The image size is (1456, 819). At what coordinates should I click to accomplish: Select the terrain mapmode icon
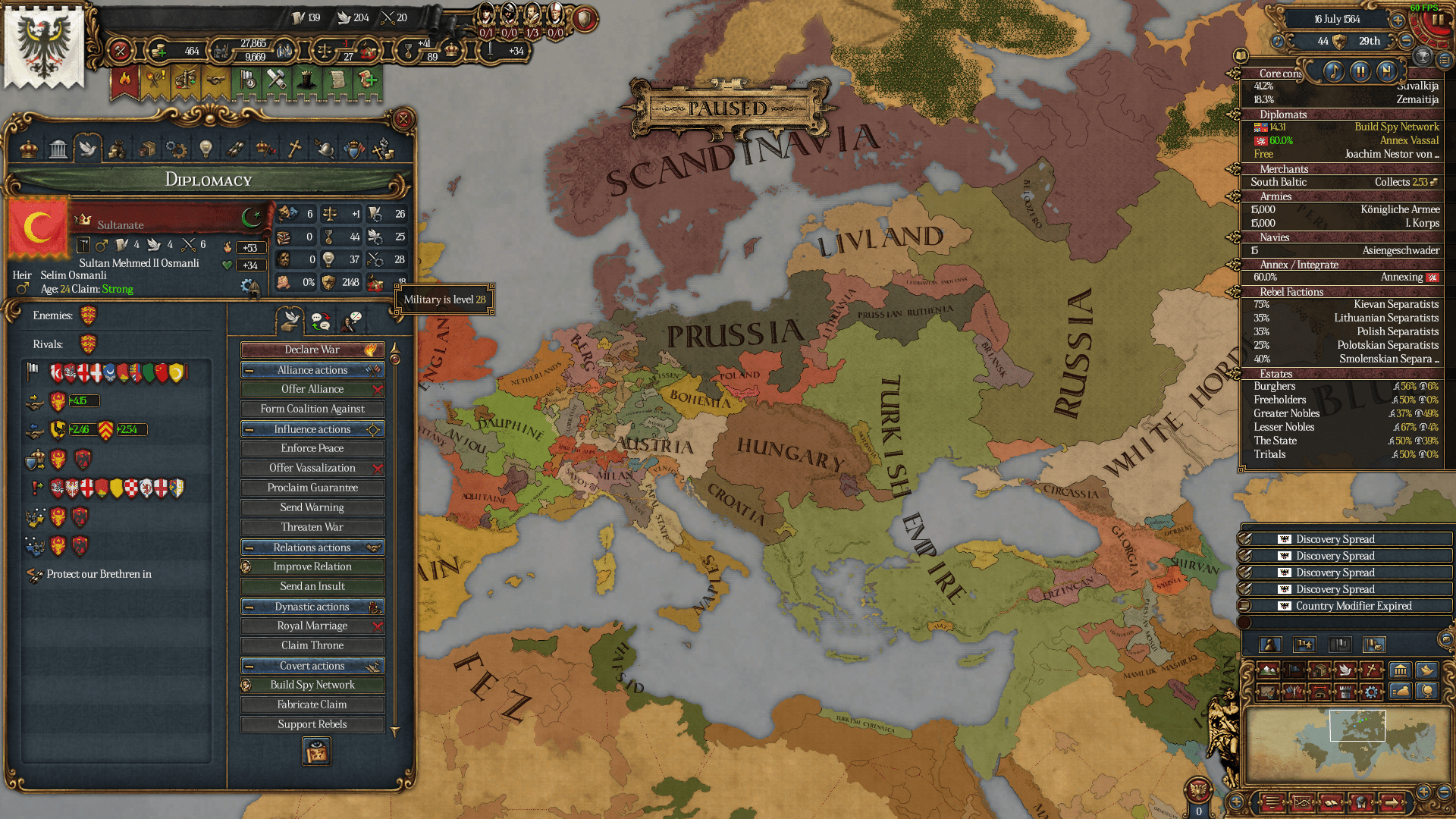pyautogui.click(x=1268, y=670)
